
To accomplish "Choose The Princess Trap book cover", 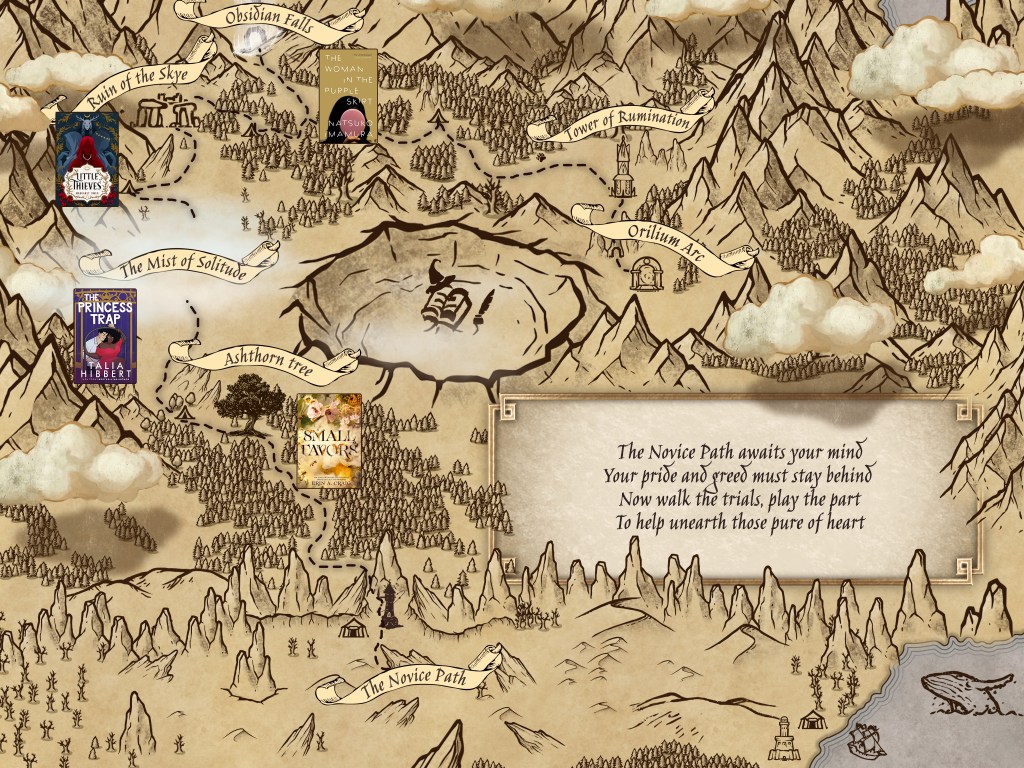I will [105, 336].
